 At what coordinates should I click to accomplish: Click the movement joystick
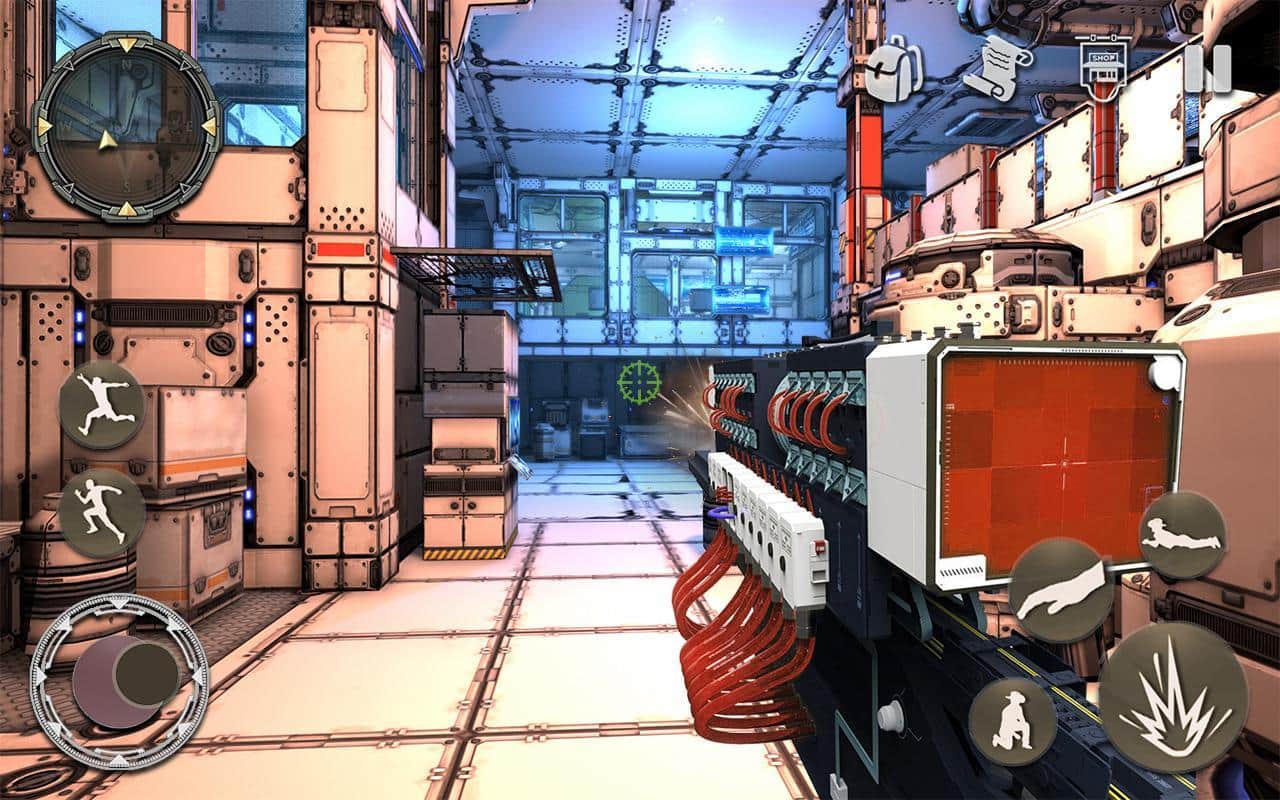[120, 680]
